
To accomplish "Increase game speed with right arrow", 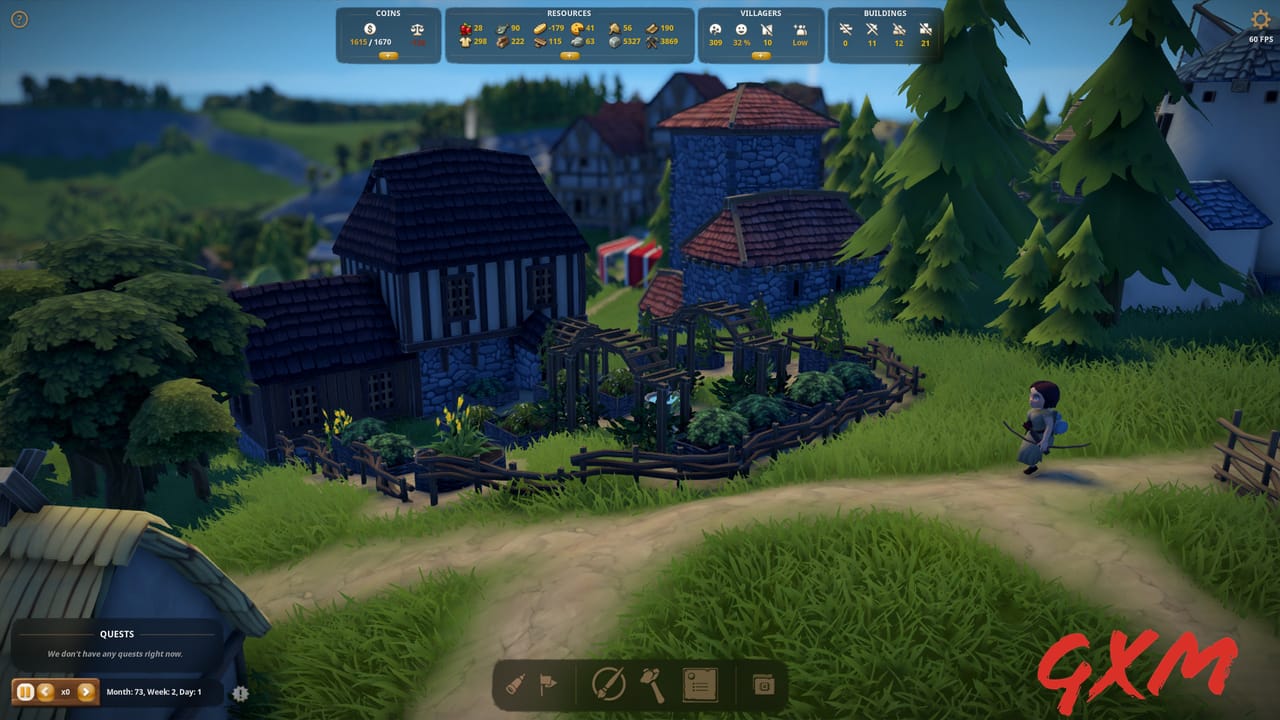I will point(85,691).
